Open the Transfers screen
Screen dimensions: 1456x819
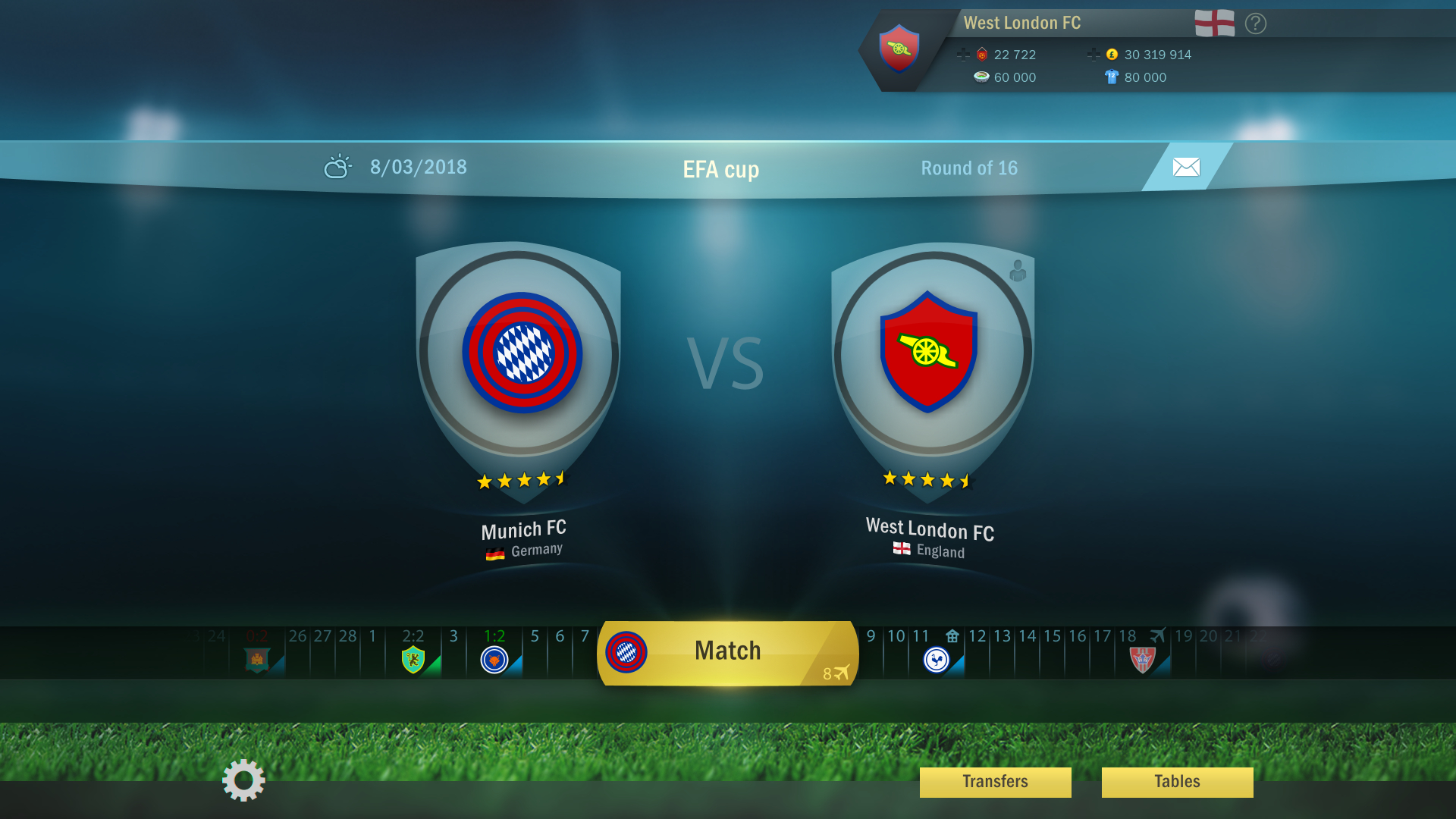994,782
